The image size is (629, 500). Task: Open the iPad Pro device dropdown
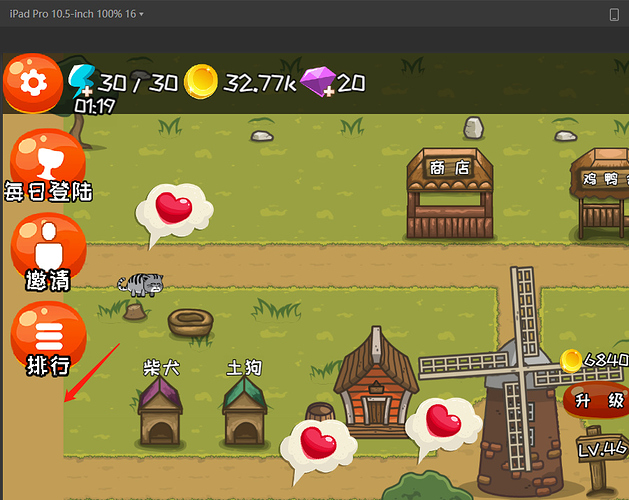(x=77, y=15)
